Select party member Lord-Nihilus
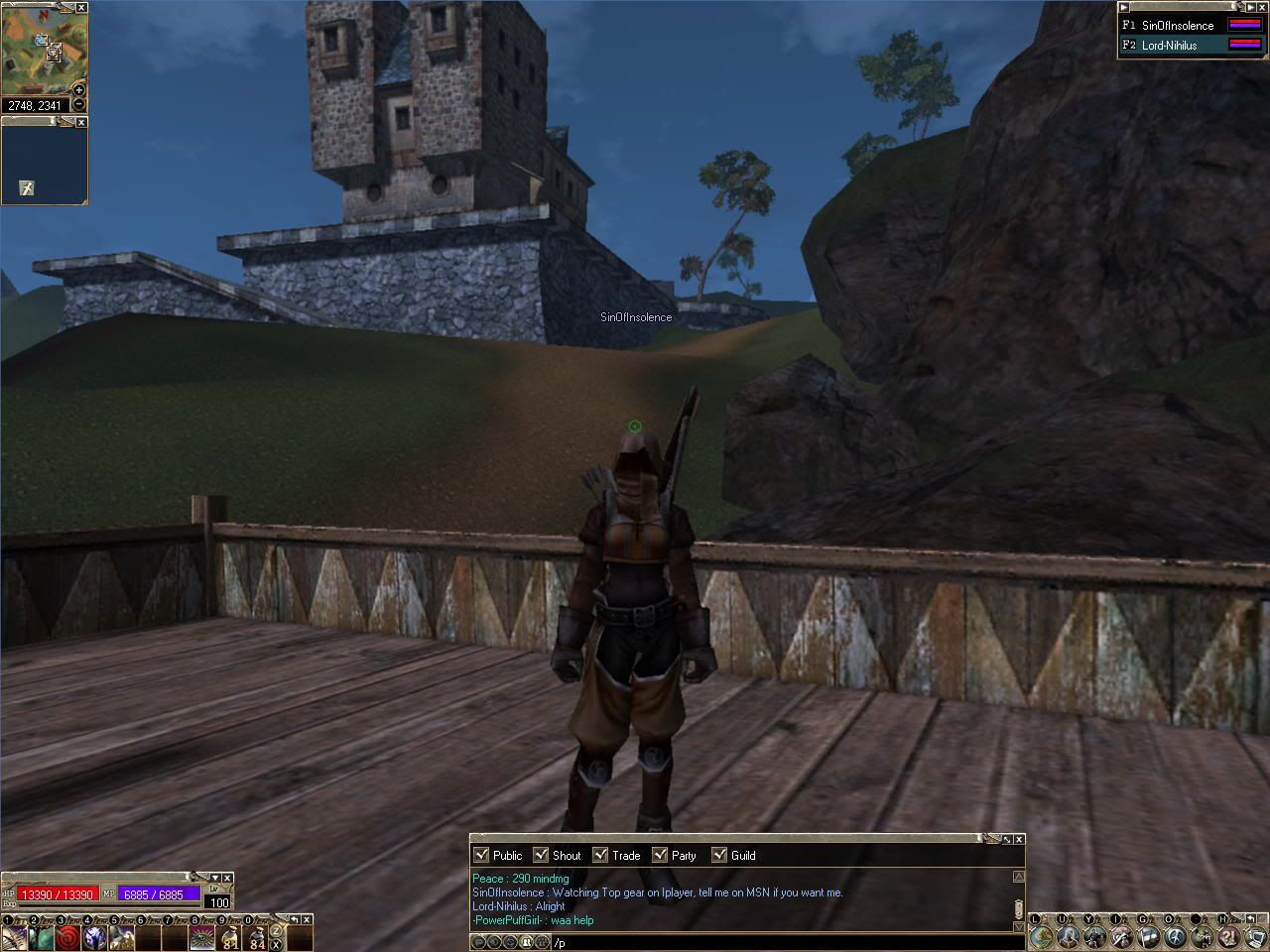Image resolution: width=1270 pixels, height=952 pixels. [x=1169, y=46]
